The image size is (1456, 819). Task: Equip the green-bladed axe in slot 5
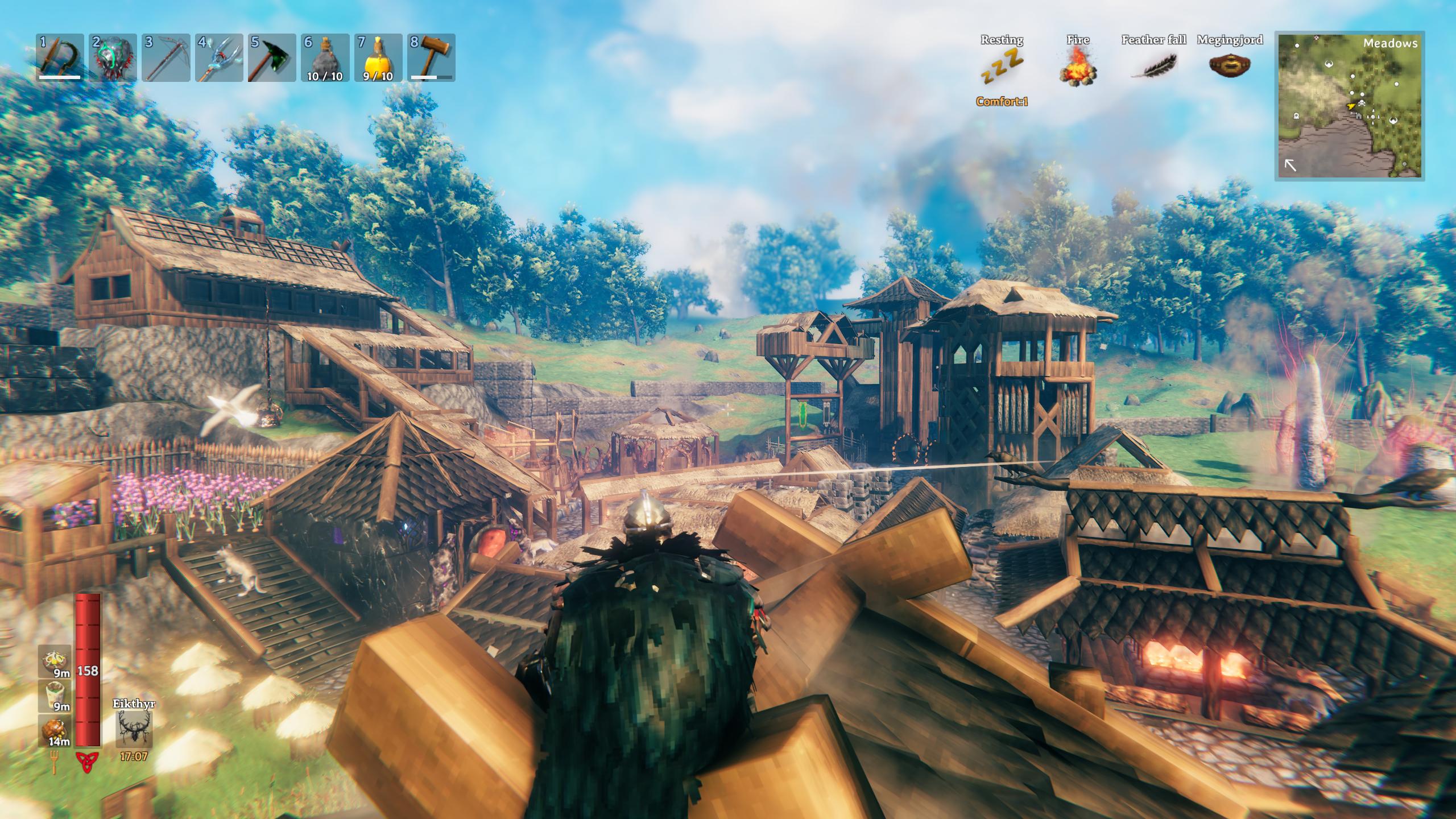(272, 57)
